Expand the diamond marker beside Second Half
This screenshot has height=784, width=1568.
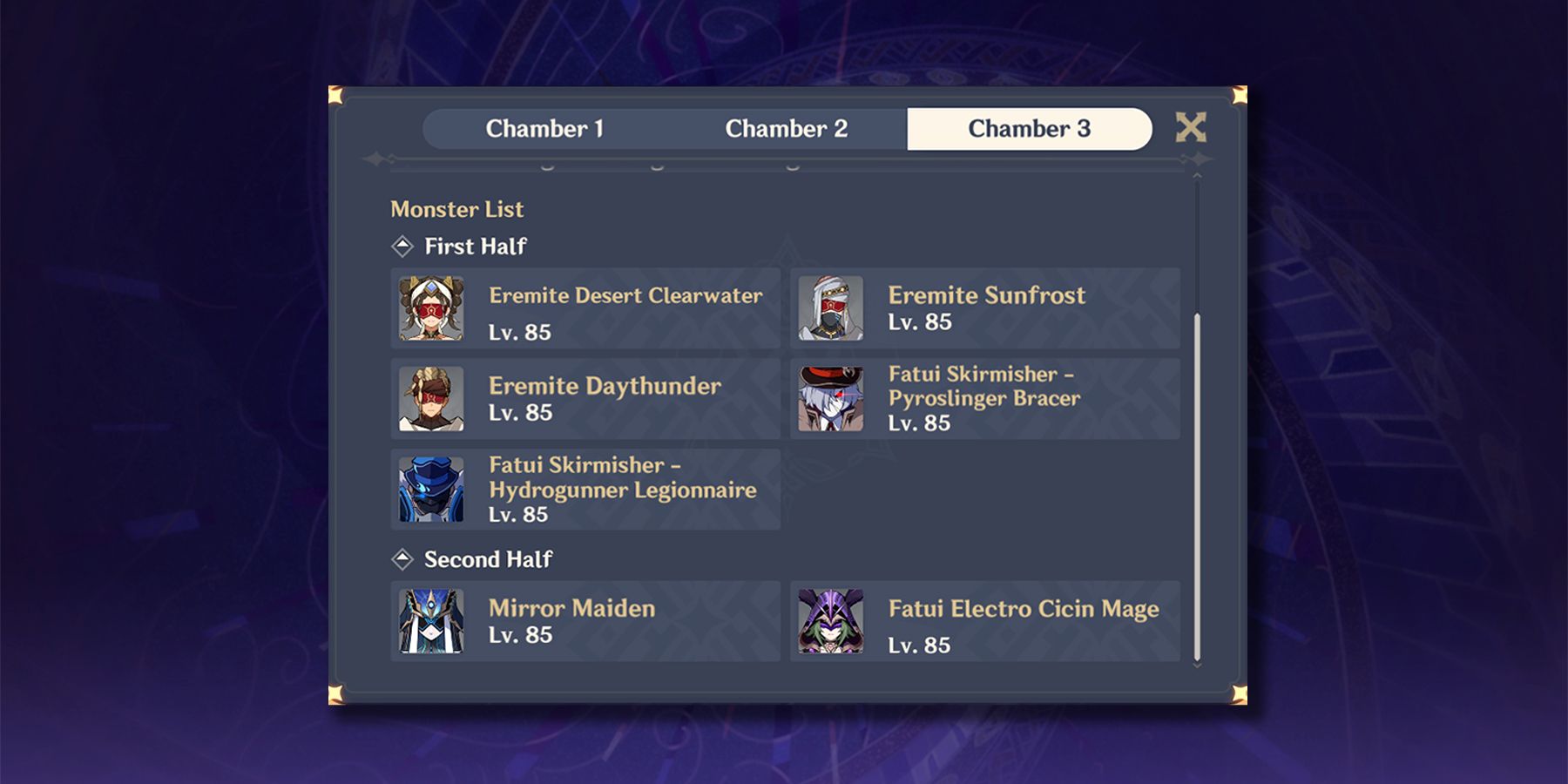click(402, 560)
